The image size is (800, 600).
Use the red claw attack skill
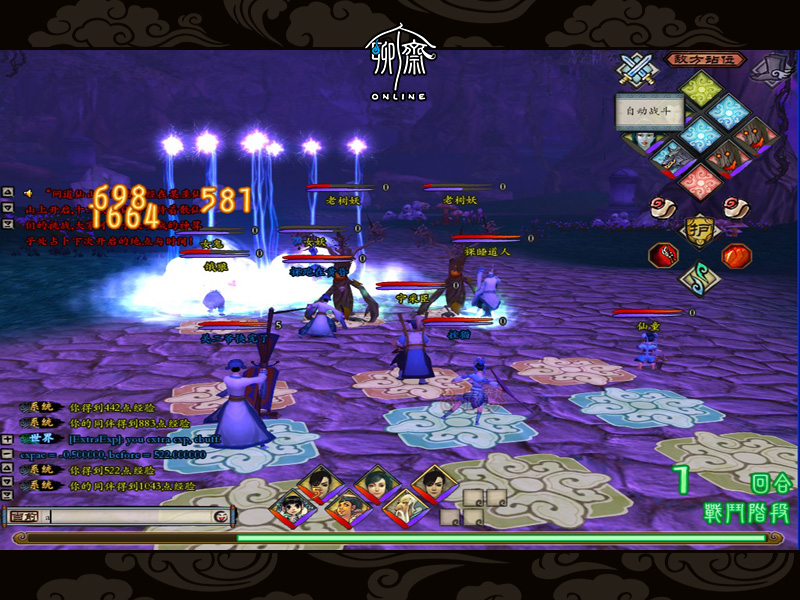[662, 254]
